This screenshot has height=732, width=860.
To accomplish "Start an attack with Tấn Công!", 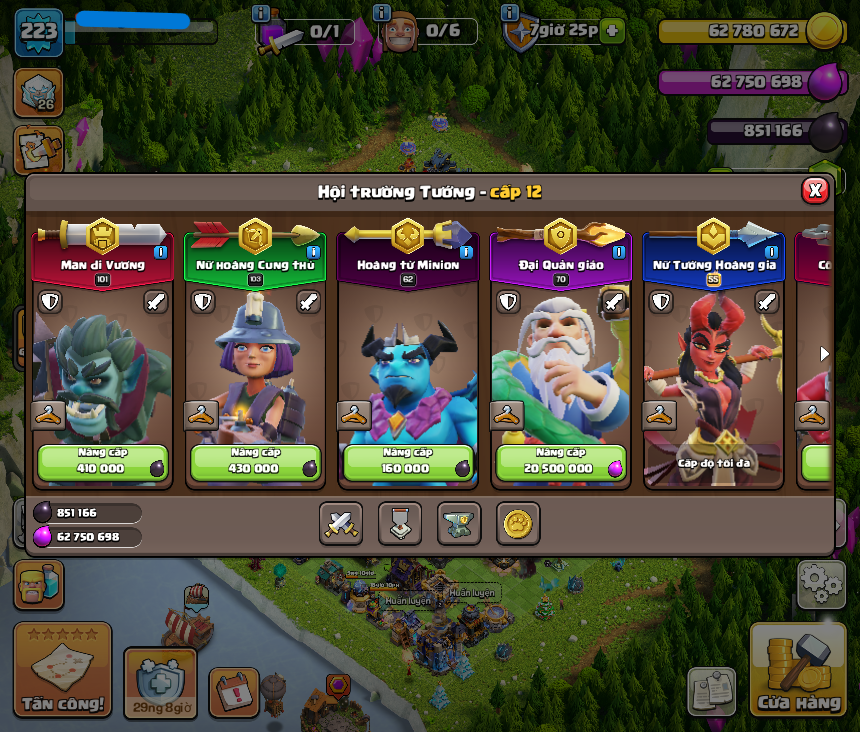I will coord(62,670).
